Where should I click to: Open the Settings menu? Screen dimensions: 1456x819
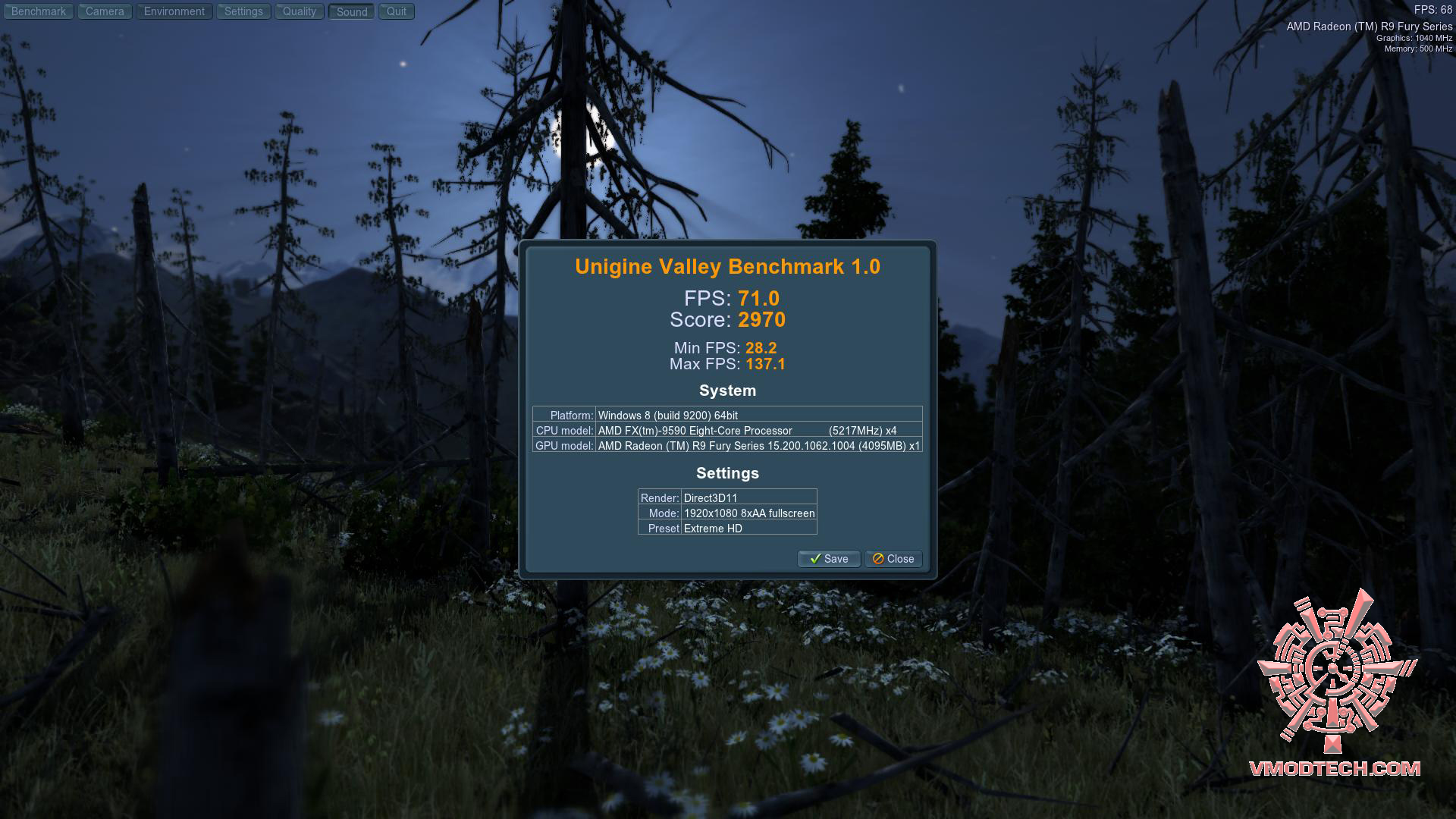243,11
